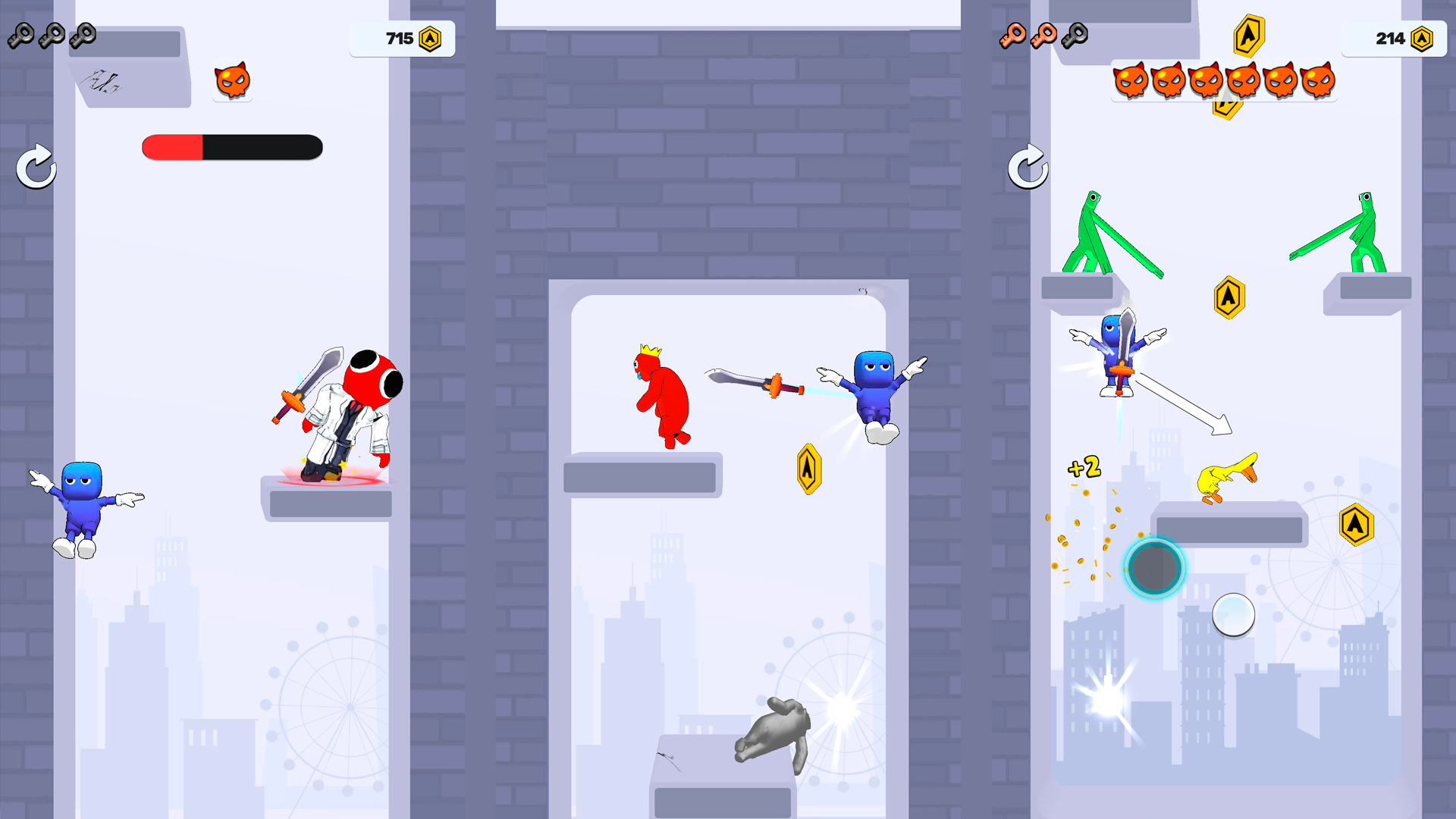
Task: Click the 214 coin counter badge
Action: tap(1394, 38)
